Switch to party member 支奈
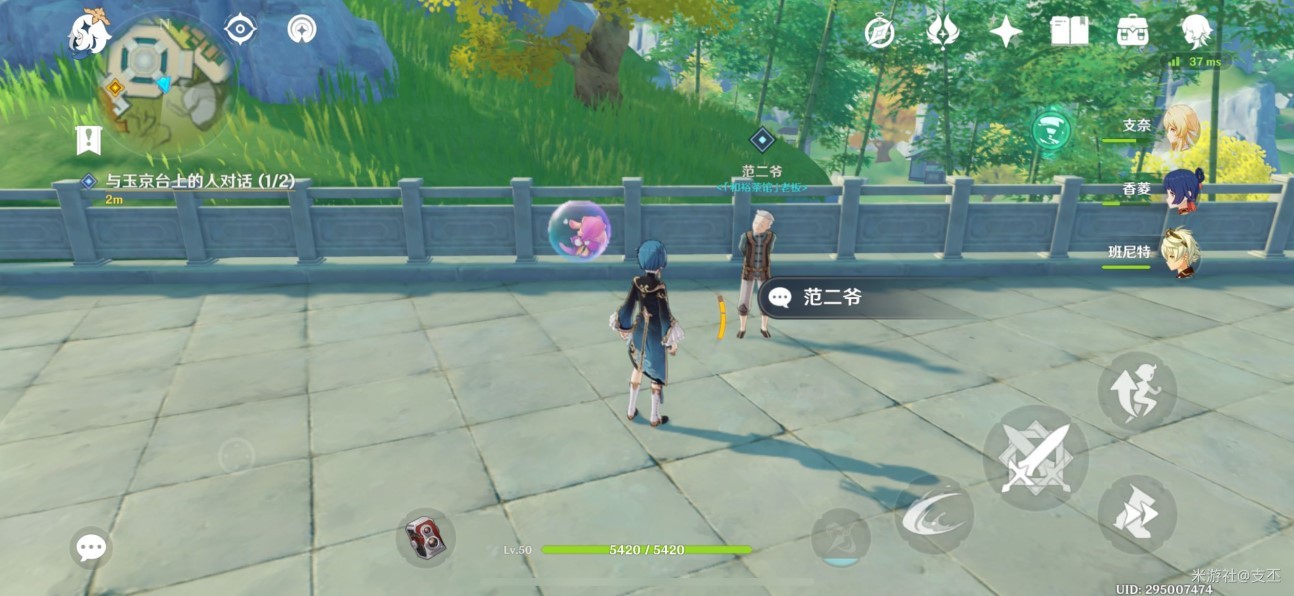1294x596 pixels. [1181, 127]
